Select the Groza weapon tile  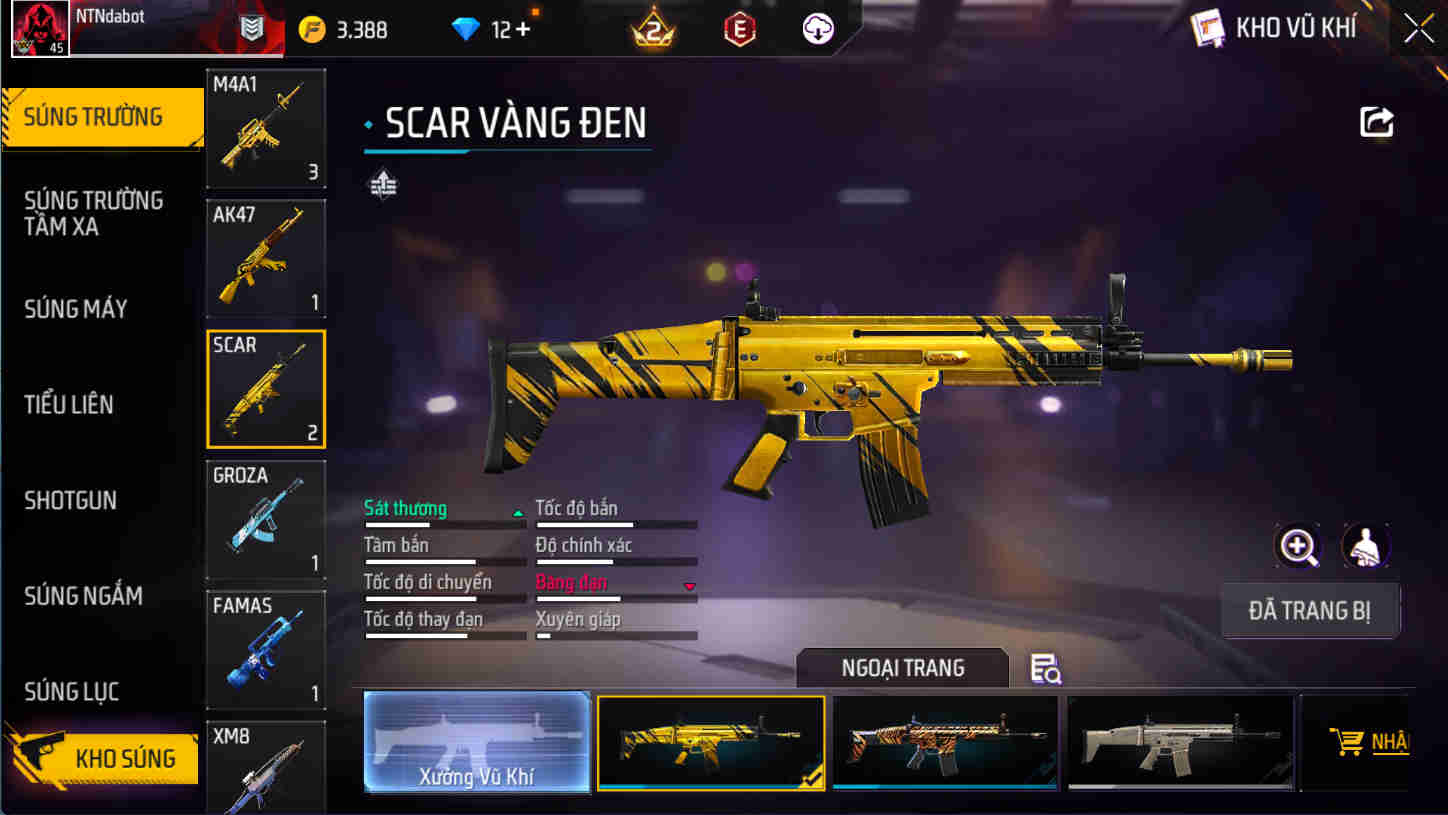pyautogui.click(x=266, y=519)
